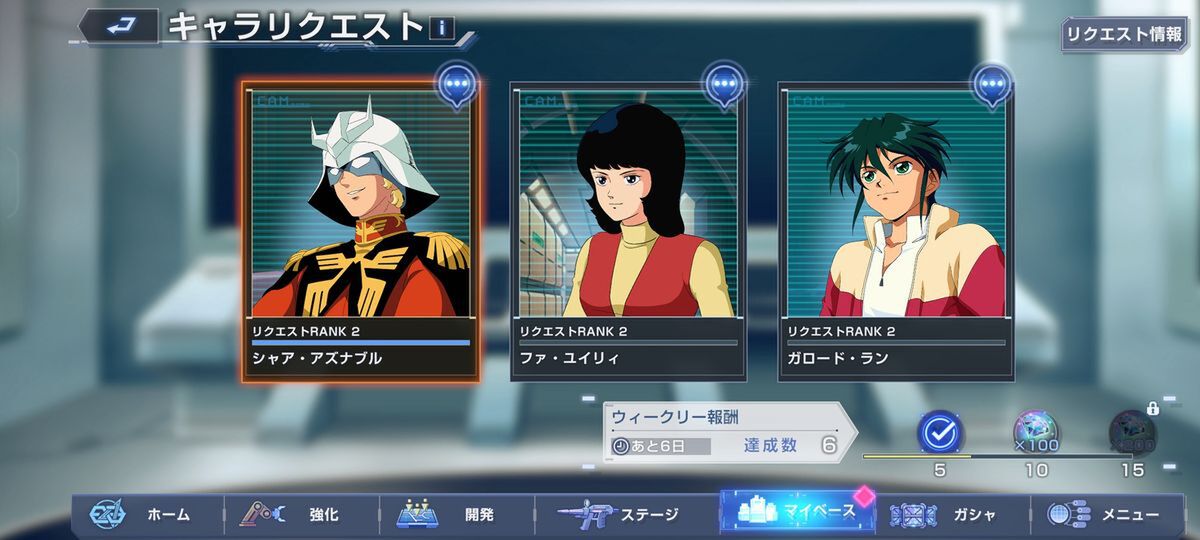Claim the checked 5-completion weekly reward
Viewport: 1200px width, 540px height.
[939, 431]
